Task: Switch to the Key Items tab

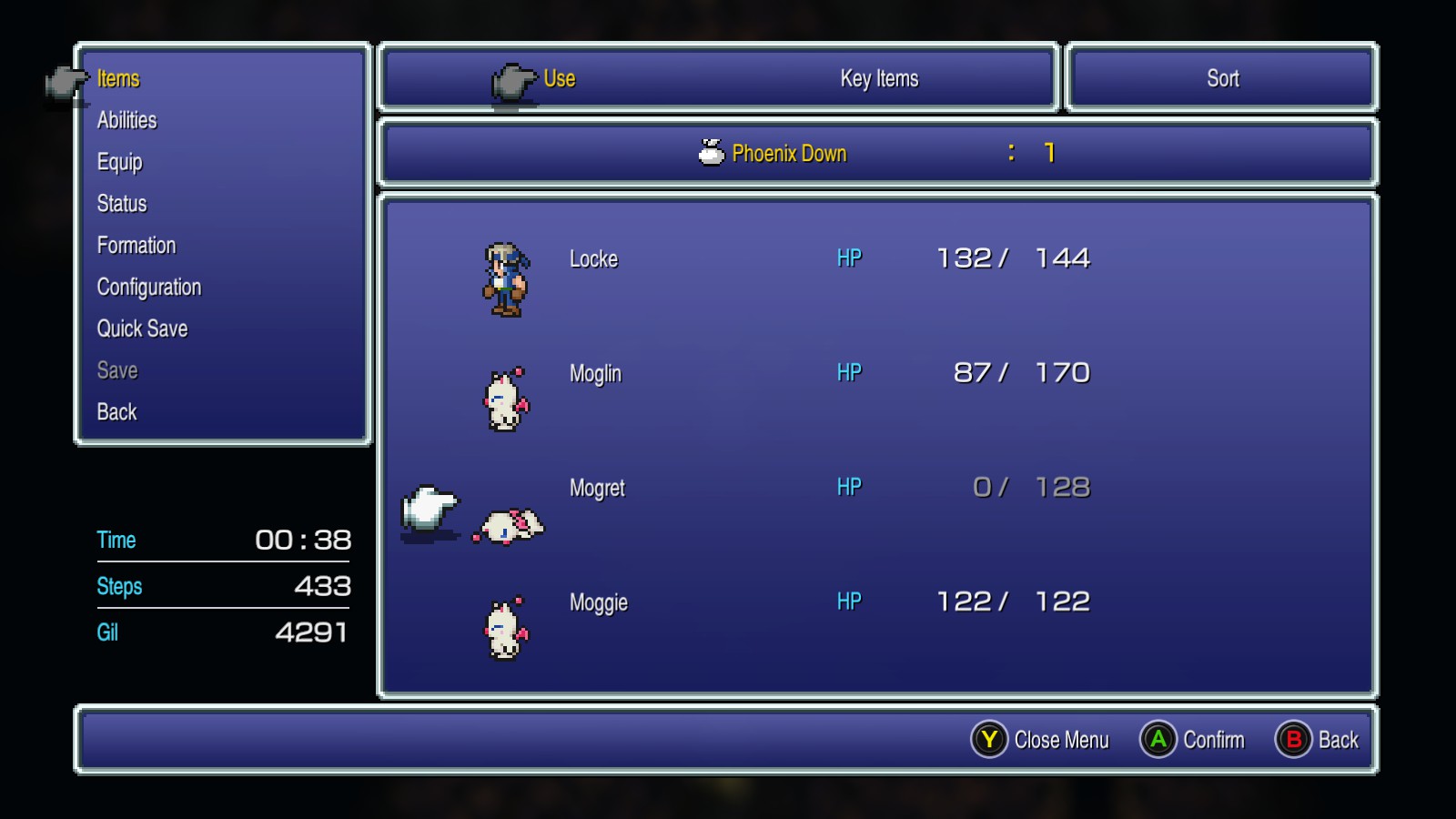Action: click(x=879, y=79)
